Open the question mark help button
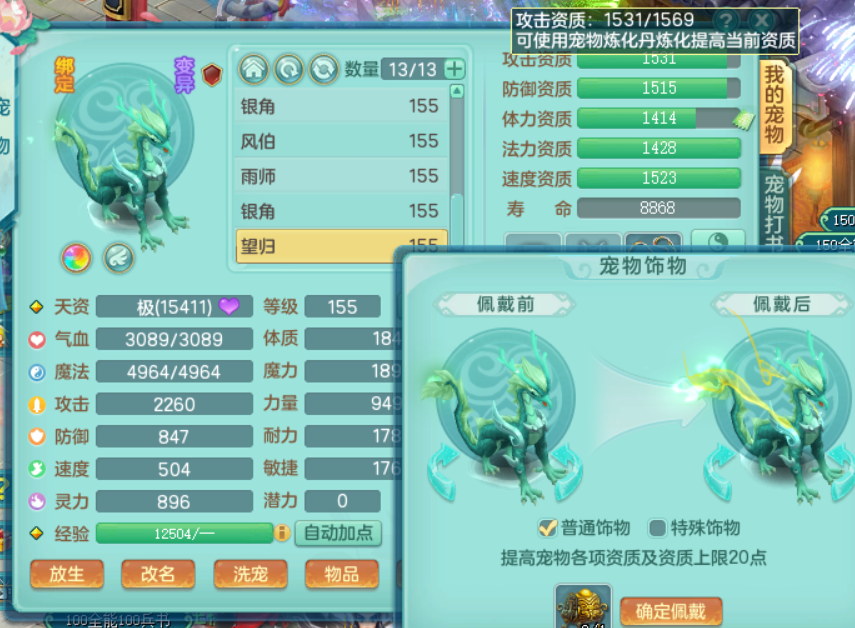This screenshot has height=628, width=855. (724, 21)
